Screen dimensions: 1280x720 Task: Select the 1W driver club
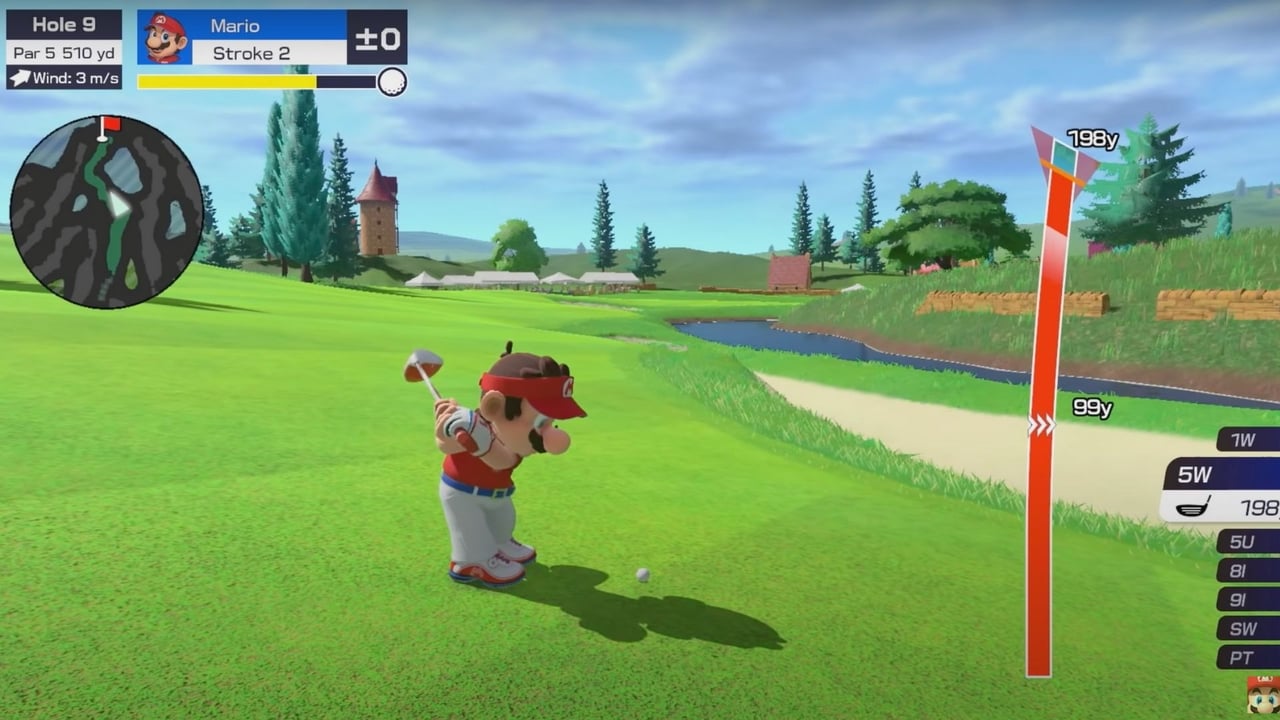point(1244,440)
